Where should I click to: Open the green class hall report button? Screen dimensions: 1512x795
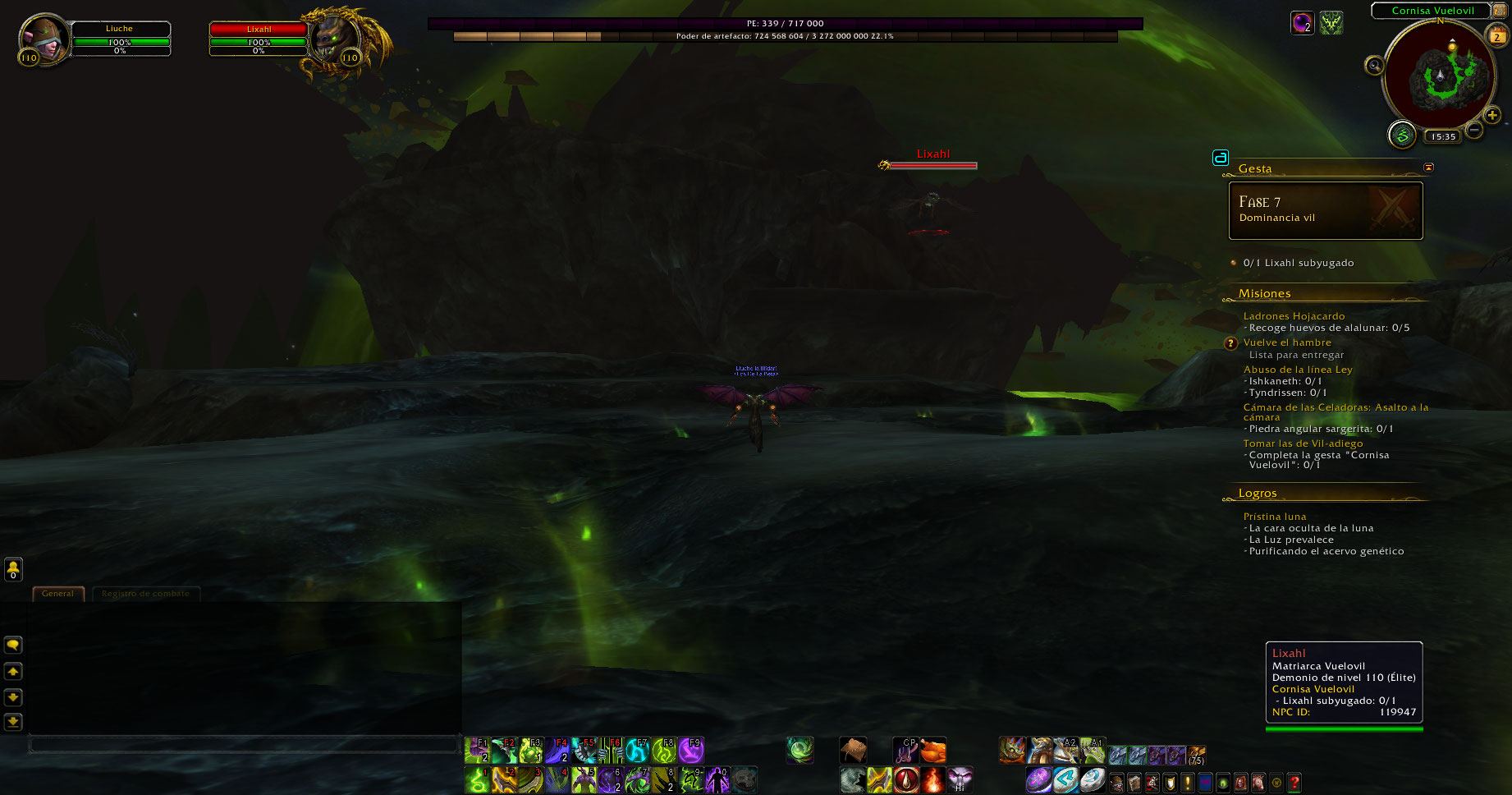coord(1402,135)
